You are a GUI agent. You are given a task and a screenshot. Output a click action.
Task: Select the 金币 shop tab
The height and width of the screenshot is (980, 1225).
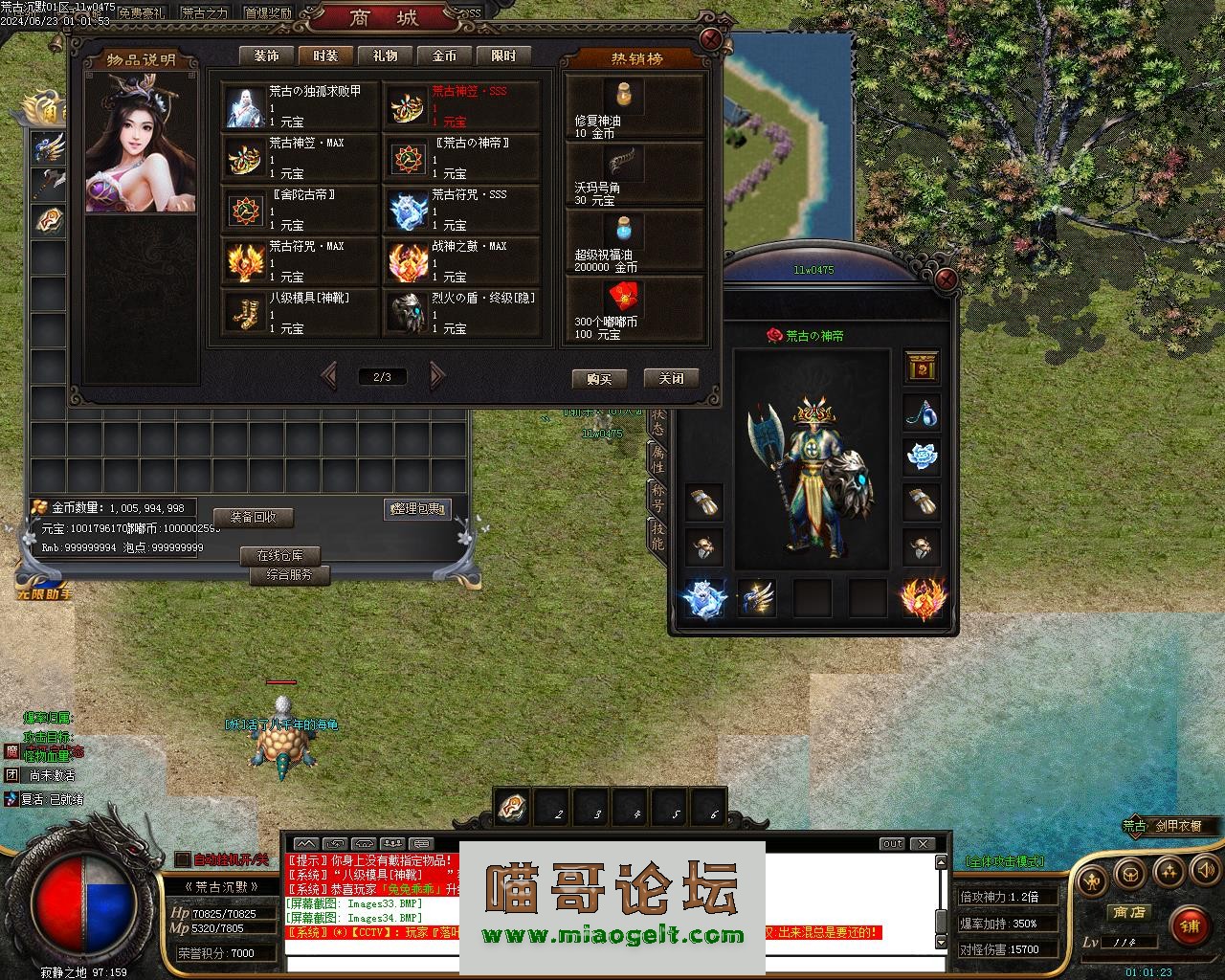(x=444, y=56)
